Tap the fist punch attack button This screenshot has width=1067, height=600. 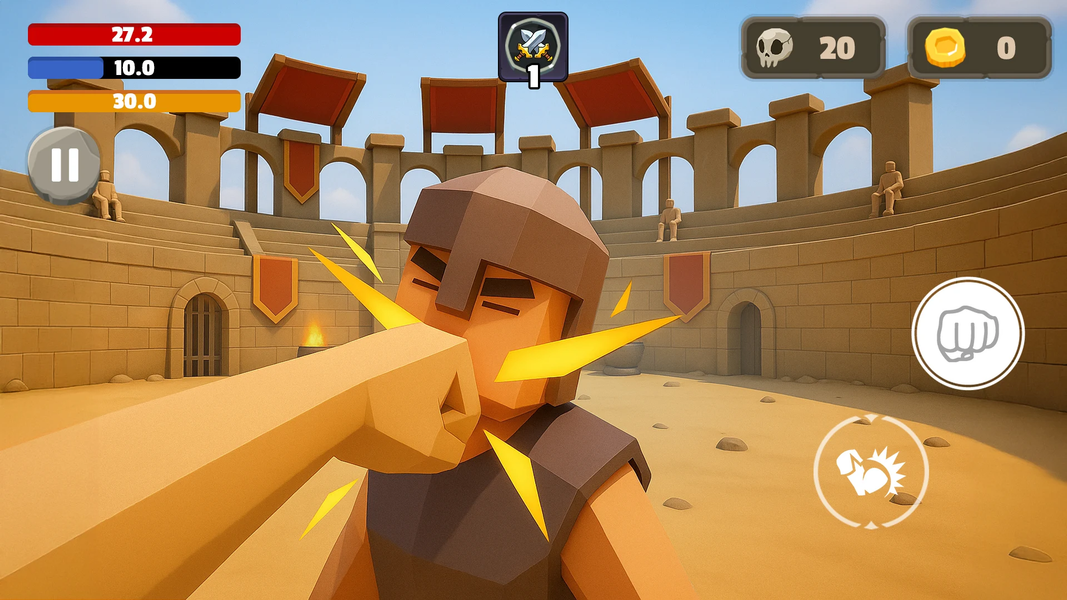pyautogui.click(x=967, y=333)
